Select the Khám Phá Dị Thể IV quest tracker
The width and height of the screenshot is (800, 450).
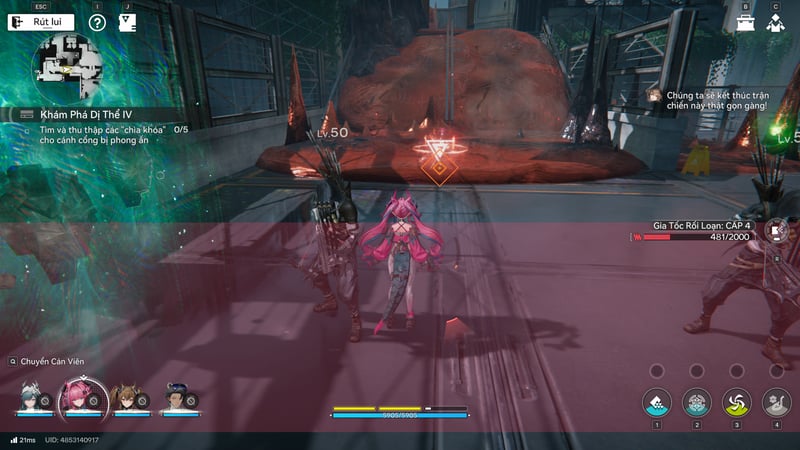(x=86, y=115)
